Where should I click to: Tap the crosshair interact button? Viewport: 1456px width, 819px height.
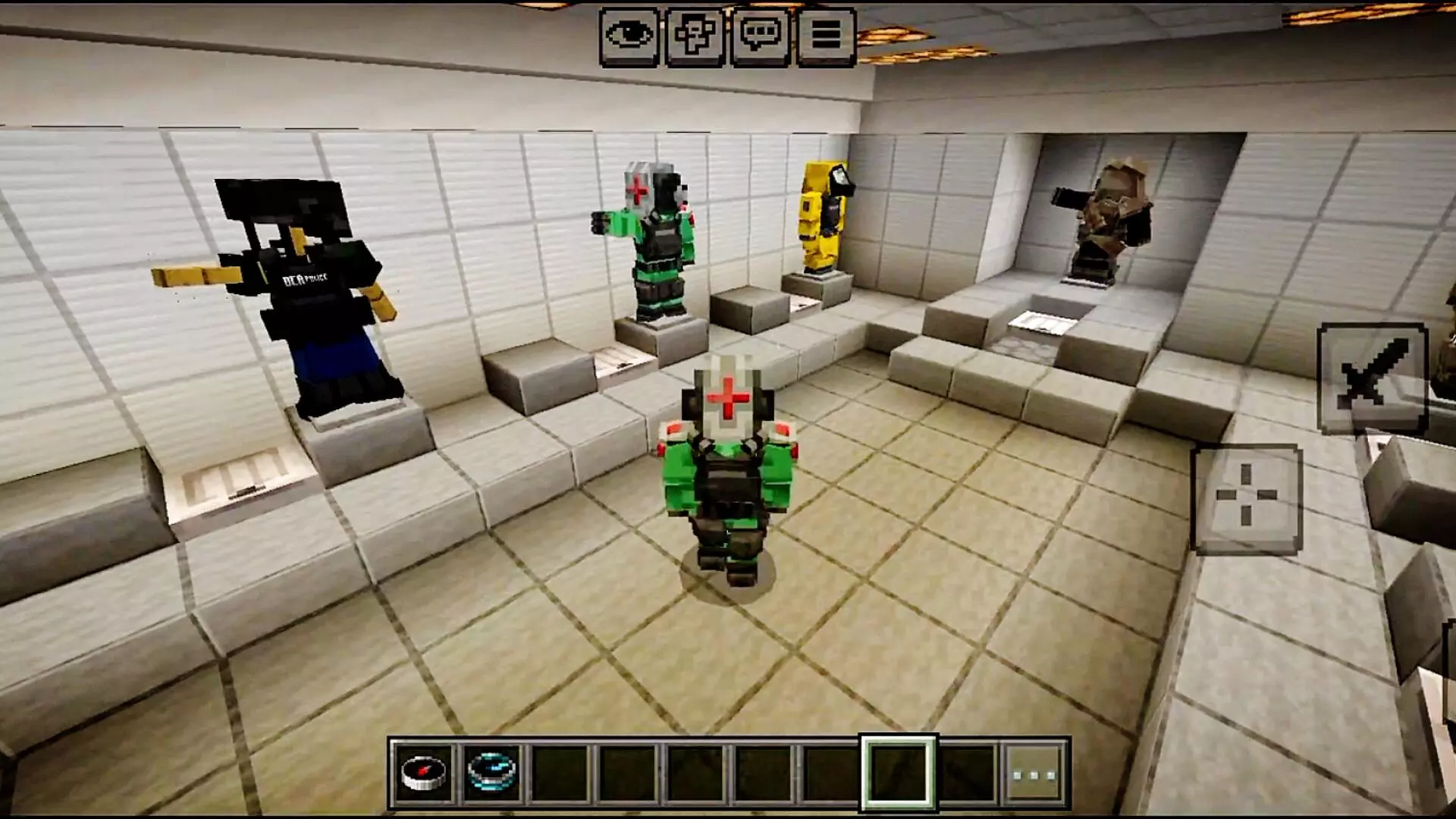click(x=1247, y=497)
